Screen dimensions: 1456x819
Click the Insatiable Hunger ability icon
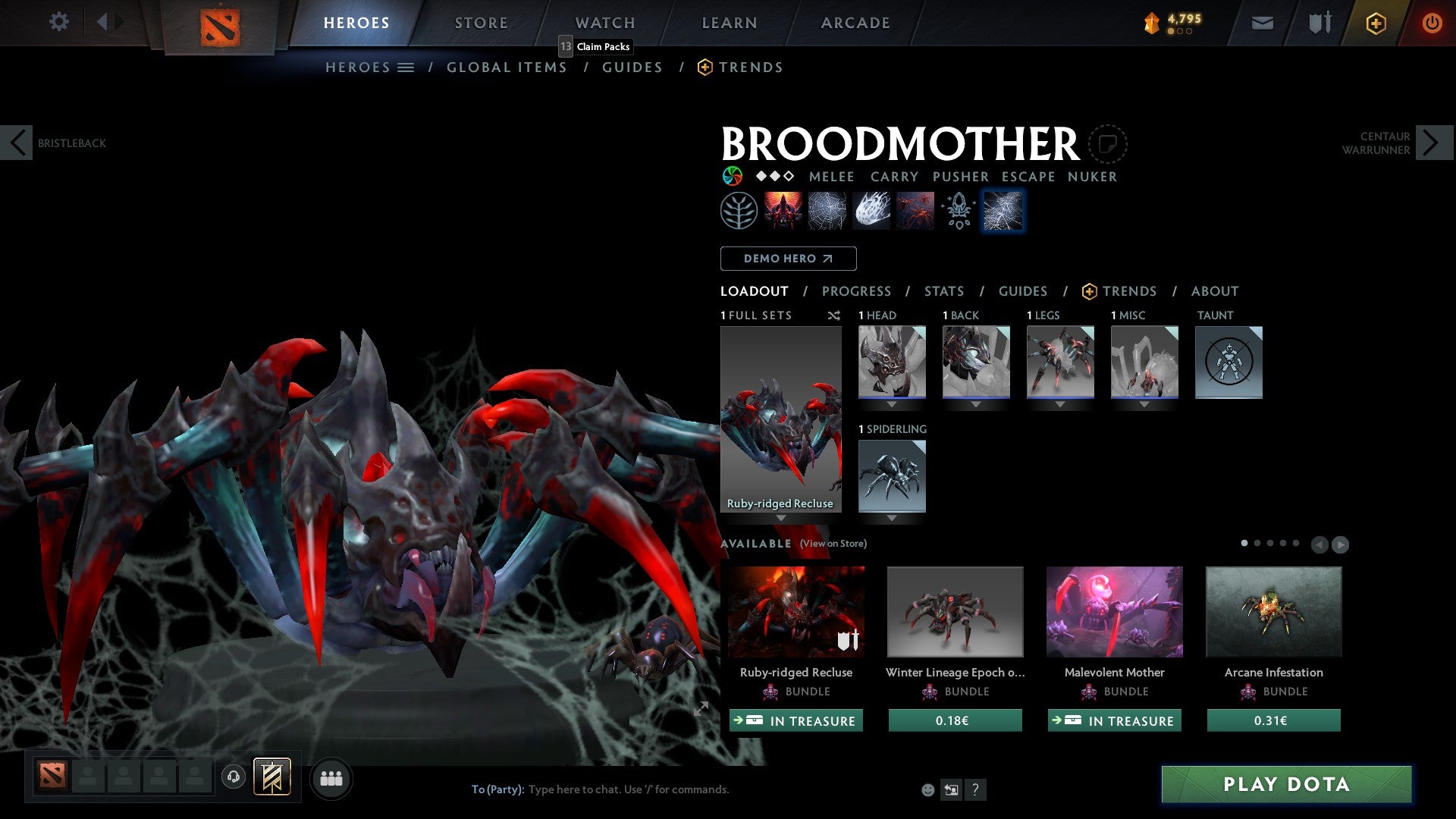783,210
